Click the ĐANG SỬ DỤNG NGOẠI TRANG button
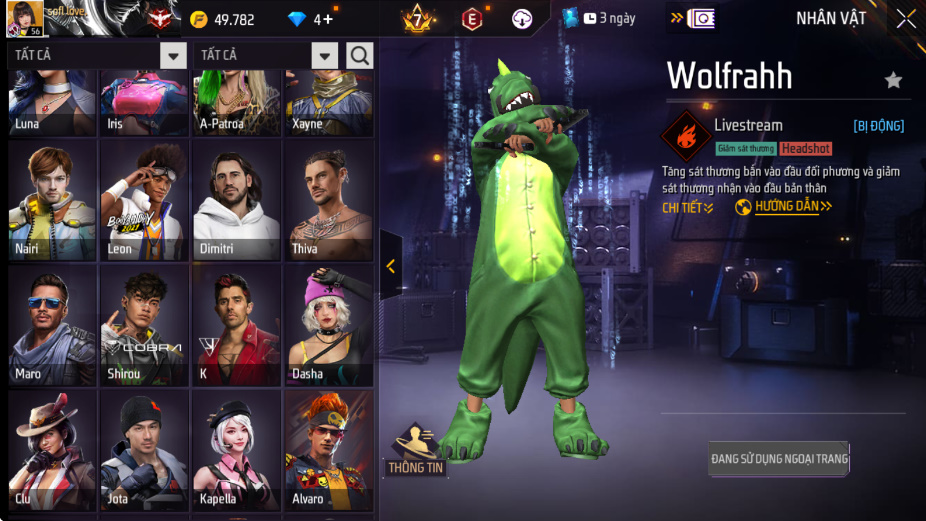926x521 pixels. tap(779, 459)
